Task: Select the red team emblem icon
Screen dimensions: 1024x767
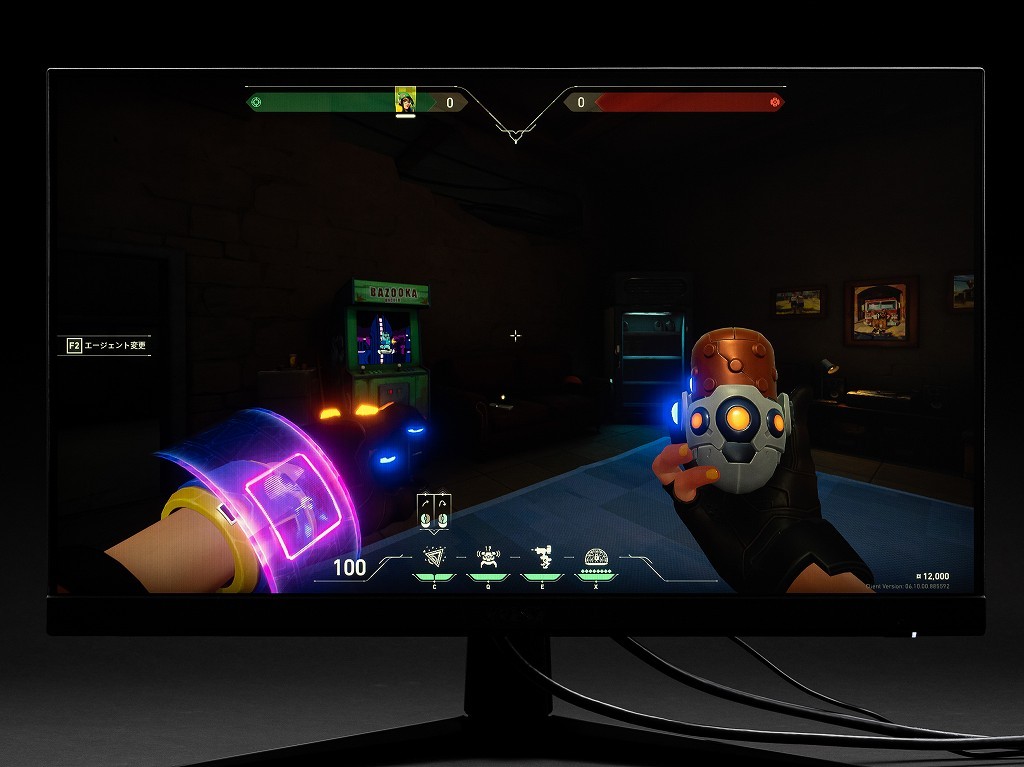Action: point(775,102)
